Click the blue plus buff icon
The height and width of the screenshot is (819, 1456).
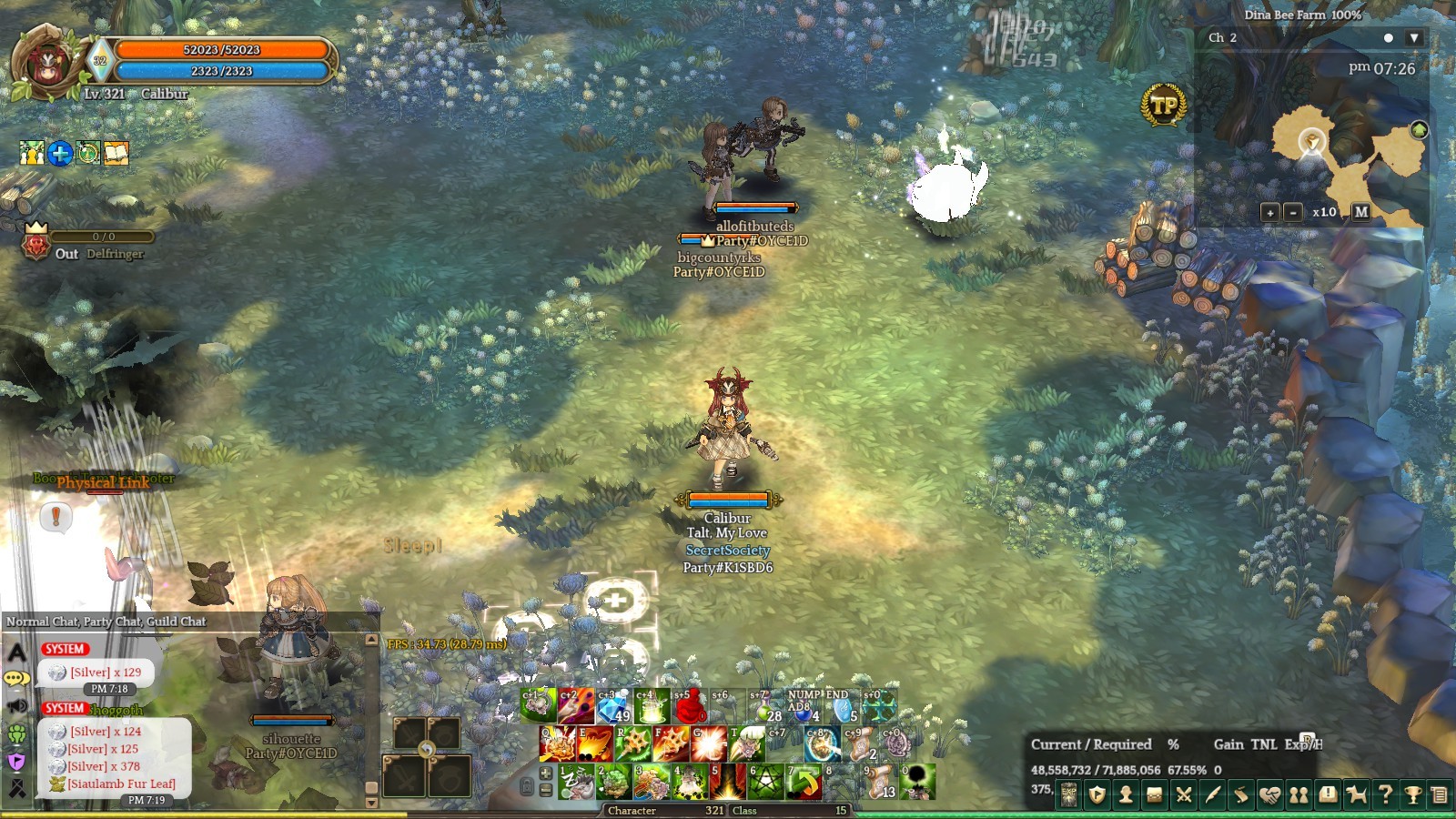pos(60,154)
